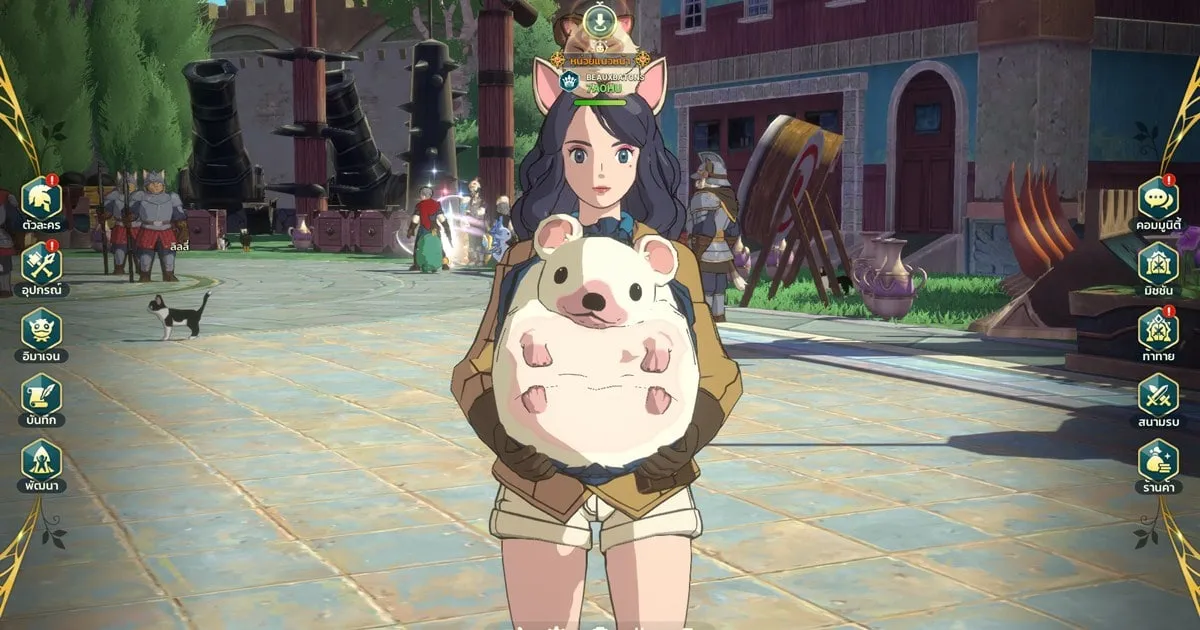
Task: Click the round download arrow button
Action: pos(599,21)
